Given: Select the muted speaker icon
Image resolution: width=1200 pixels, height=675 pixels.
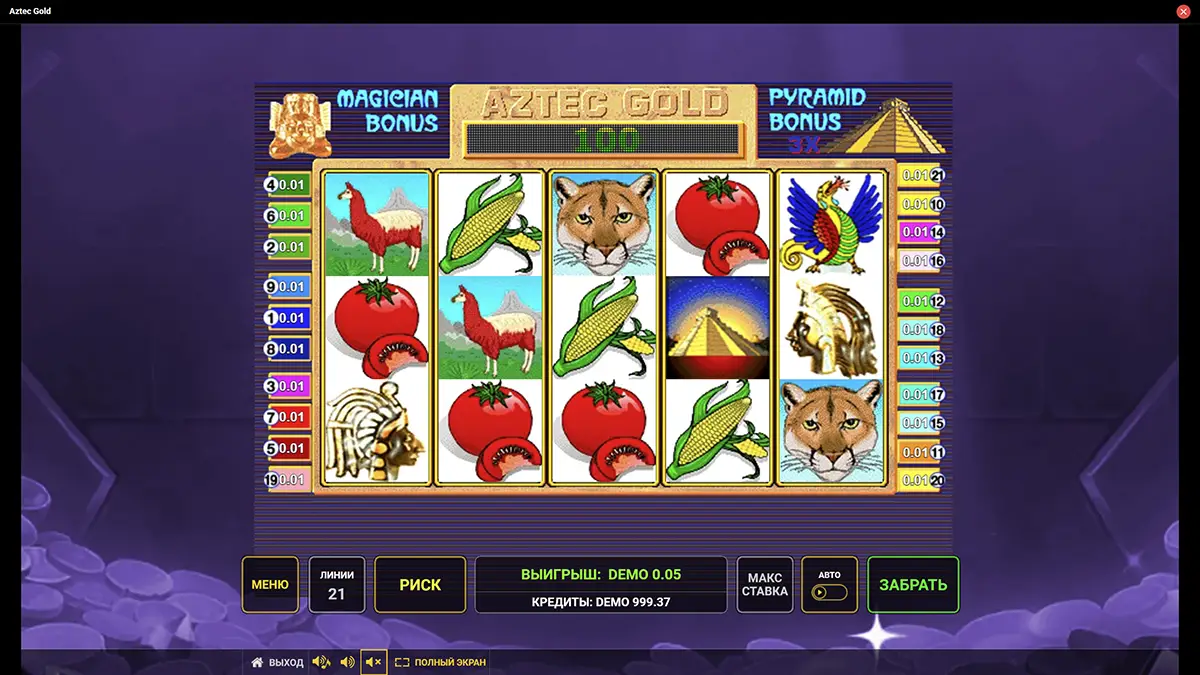Looking at the screenshot, I should [x=374, y=662].
